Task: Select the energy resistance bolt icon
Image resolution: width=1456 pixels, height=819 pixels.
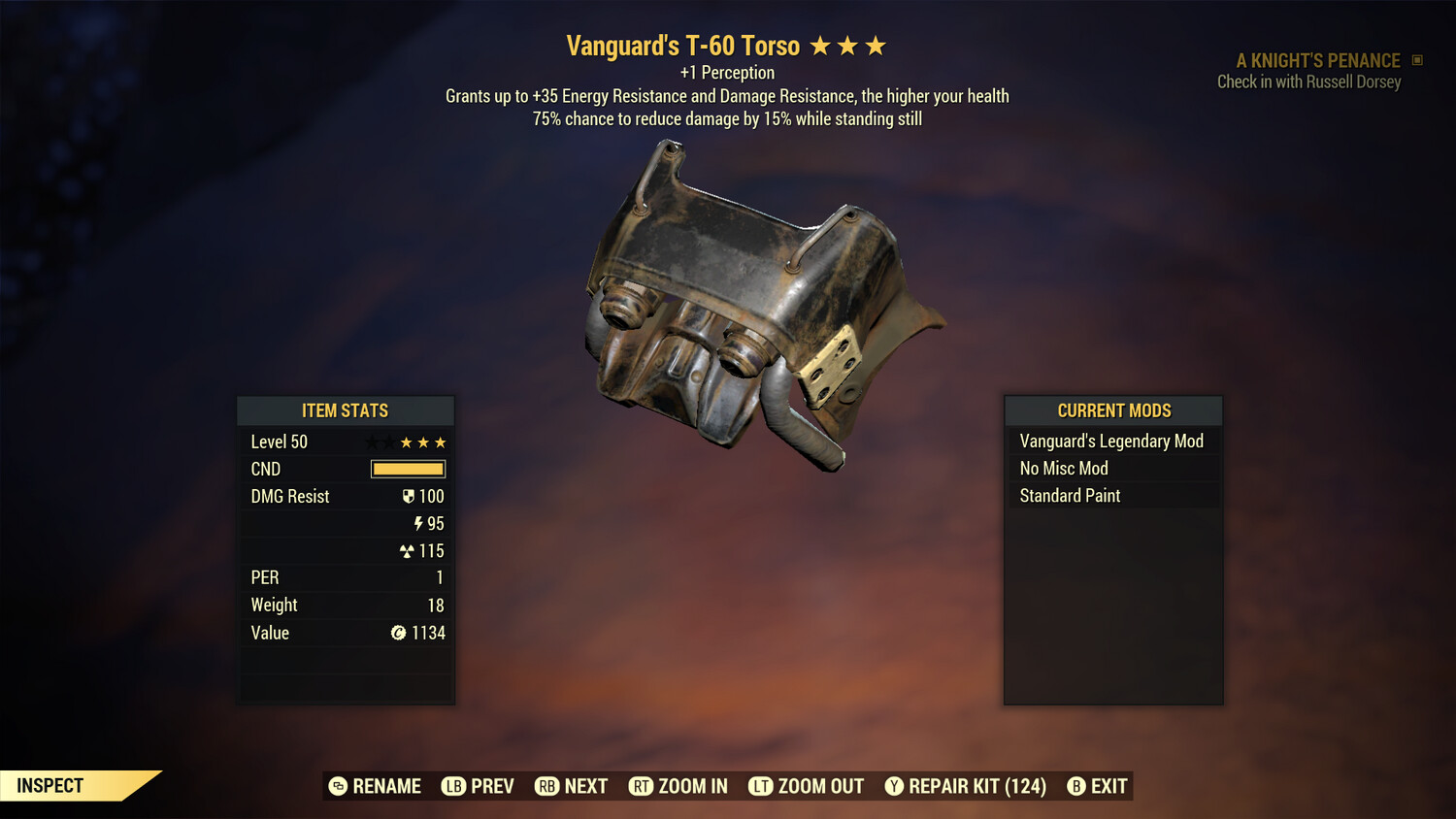Action: (419, 523)
